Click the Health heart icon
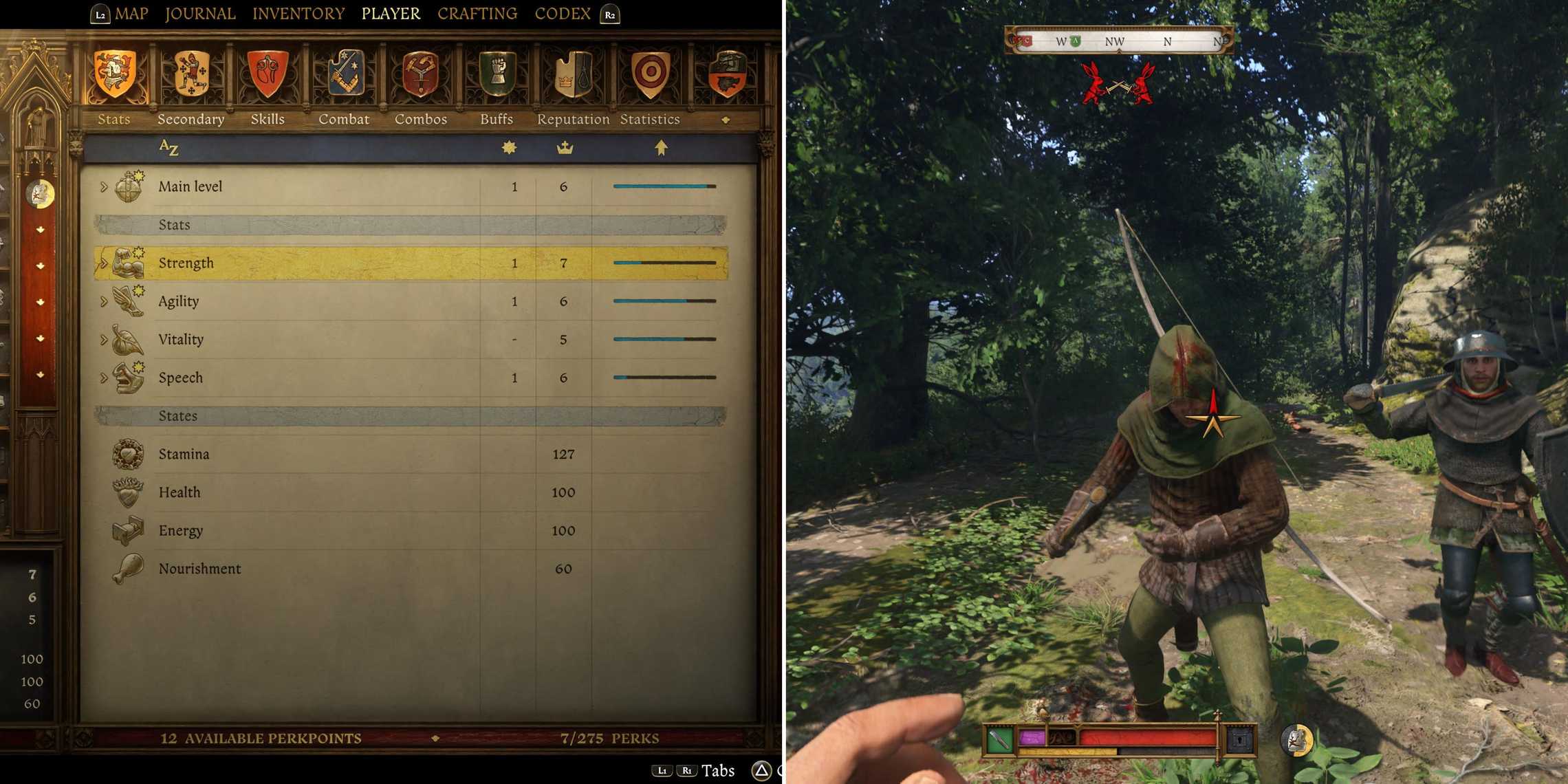This screenshot has height=784, width=1568. (x=128, y=492)
